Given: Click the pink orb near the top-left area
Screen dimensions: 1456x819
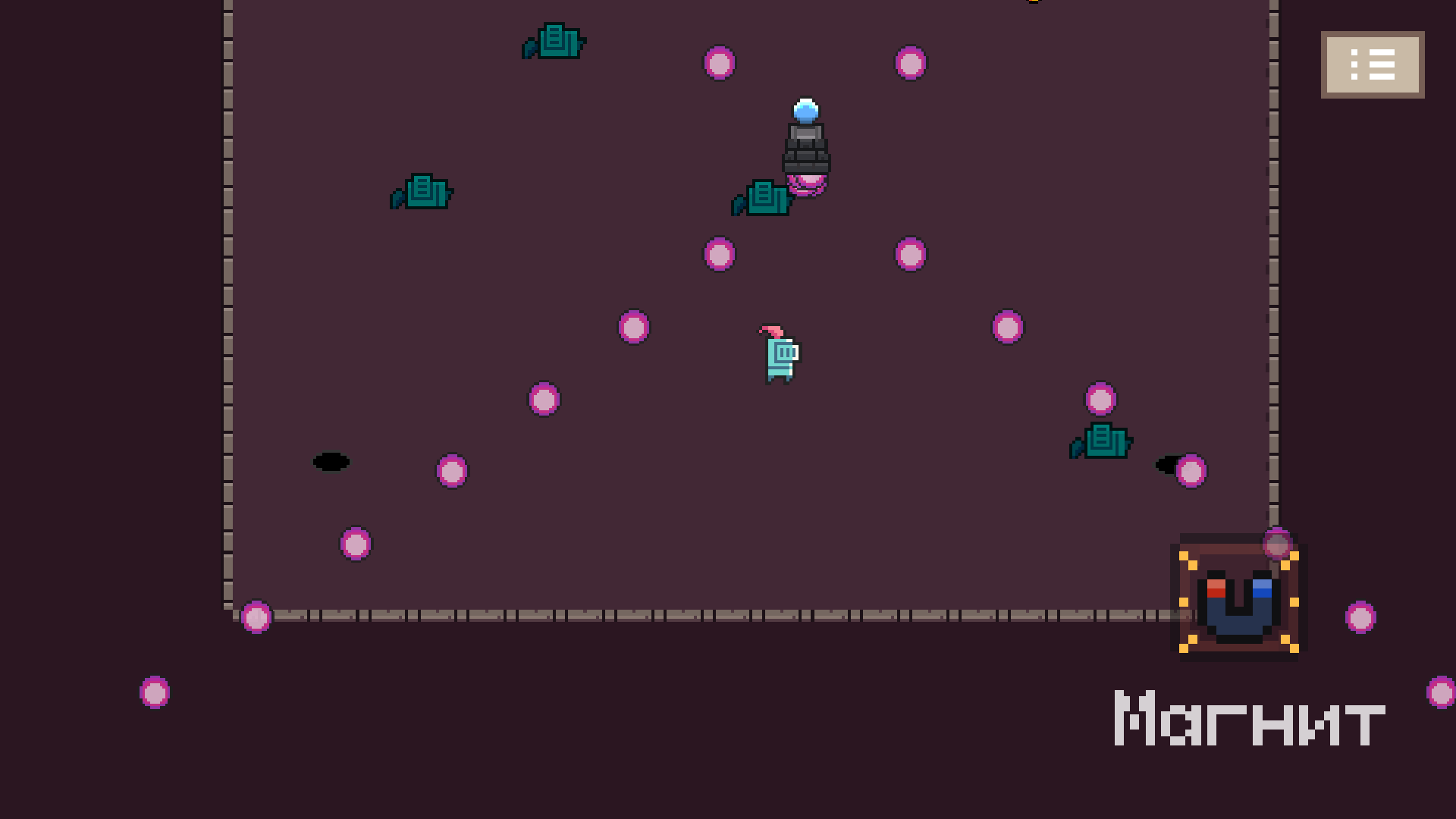Looking at the screenshot, I should tap(719, 63).
